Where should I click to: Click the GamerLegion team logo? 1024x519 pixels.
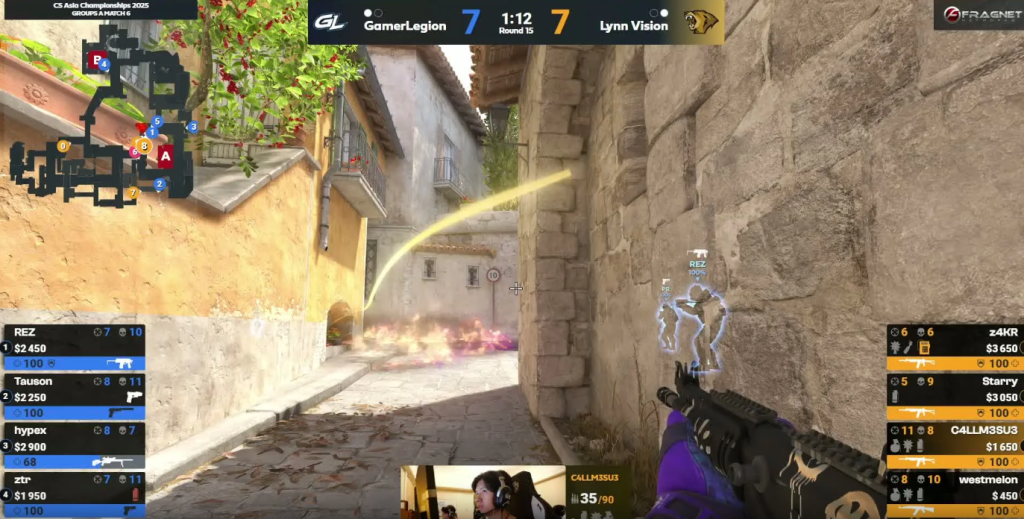pos(331,22)
